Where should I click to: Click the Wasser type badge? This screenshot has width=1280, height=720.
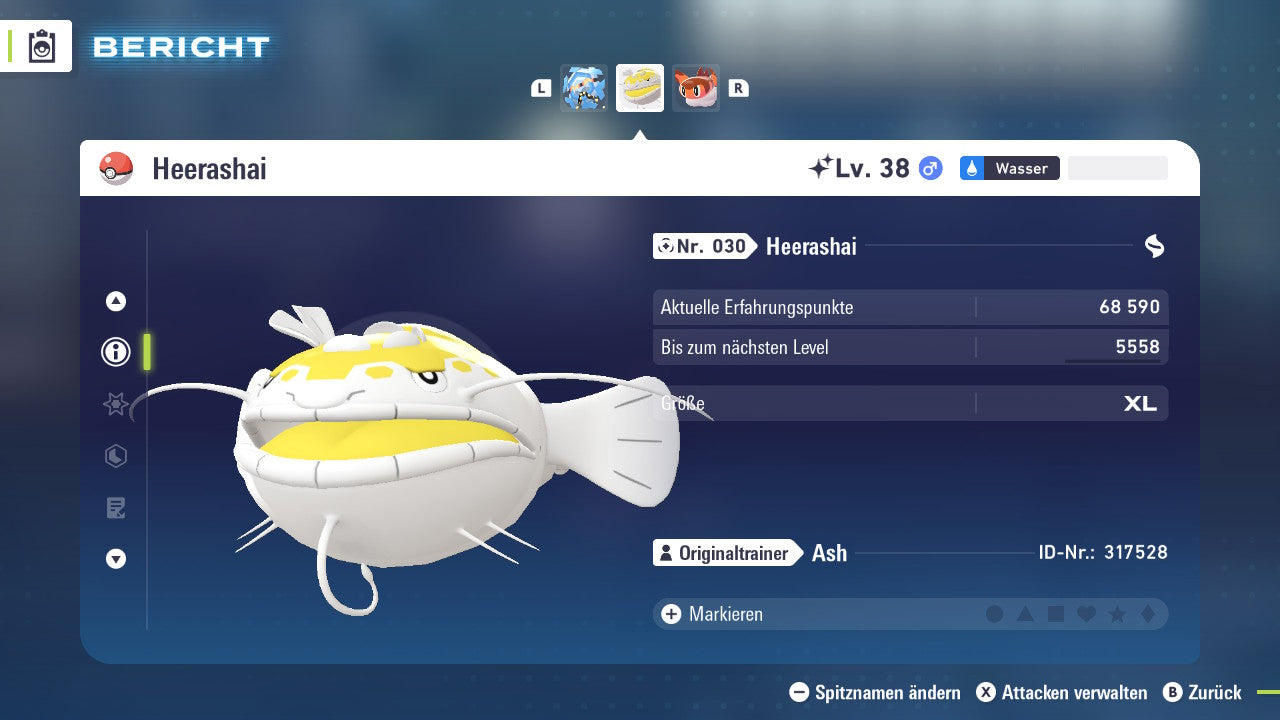coord(1009,168)
